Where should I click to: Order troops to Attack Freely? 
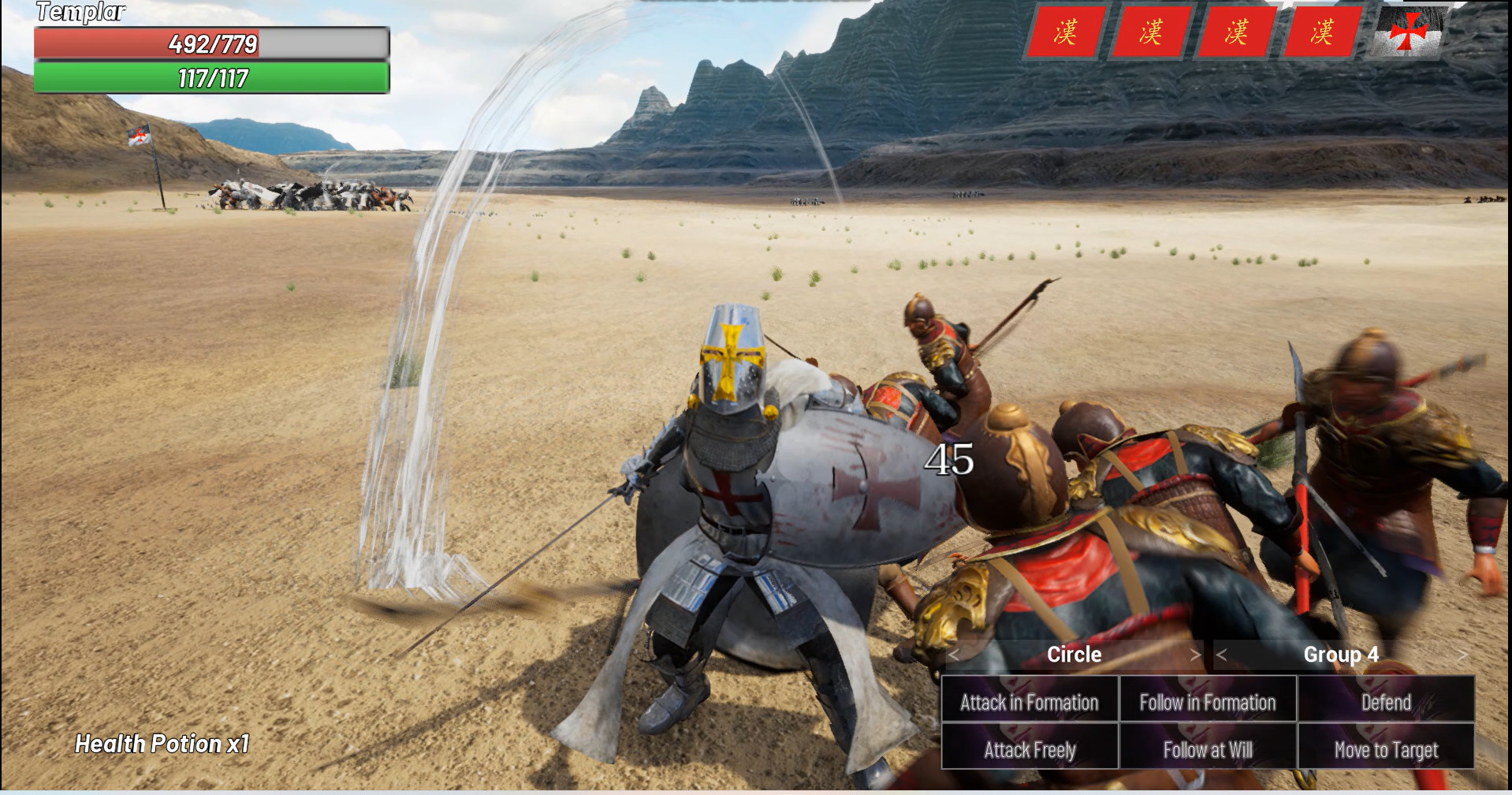[1029, 749]
